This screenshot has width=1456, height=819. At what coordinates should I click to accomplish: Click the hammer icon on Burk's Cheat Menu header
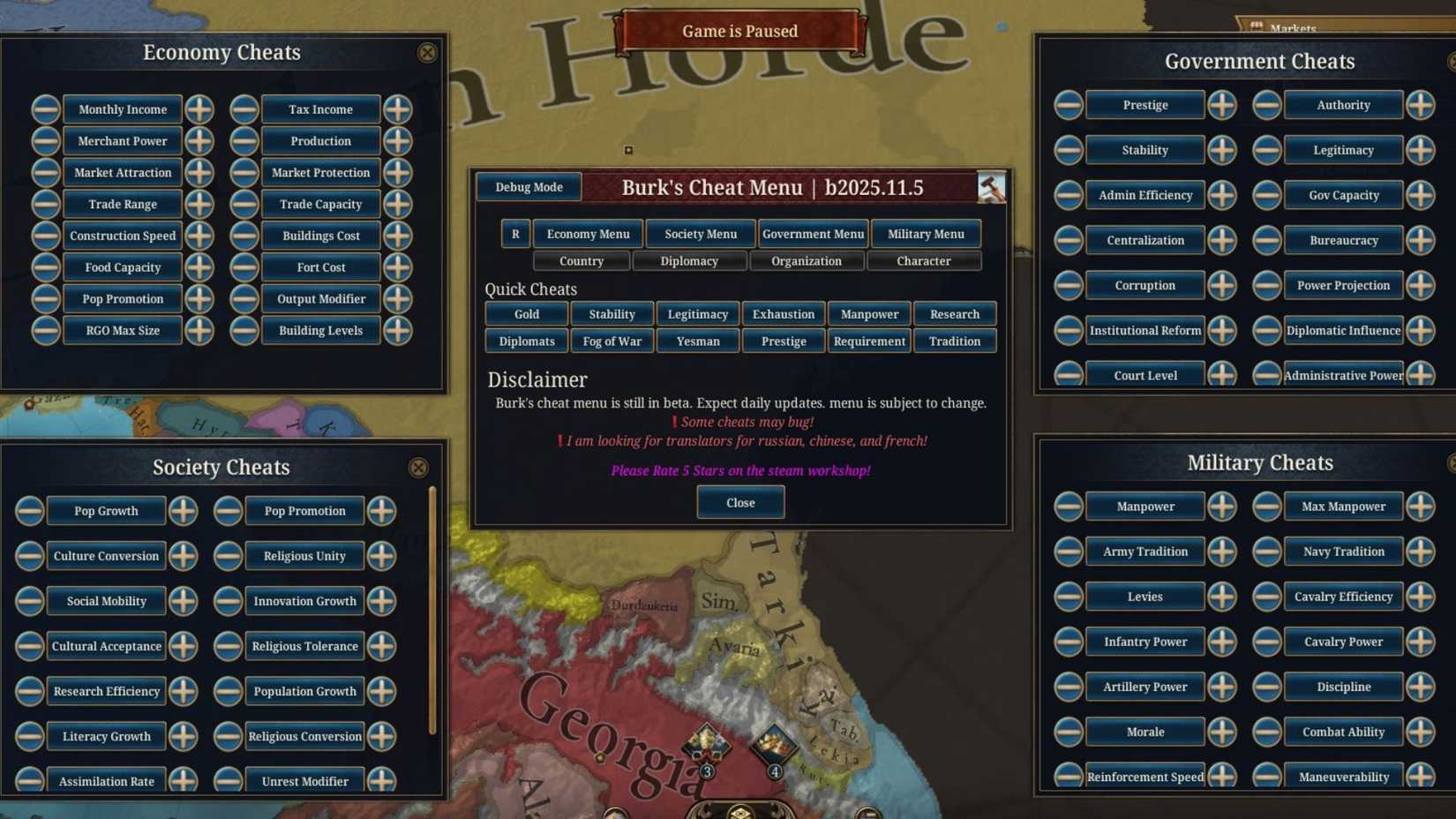coord(992,187)
